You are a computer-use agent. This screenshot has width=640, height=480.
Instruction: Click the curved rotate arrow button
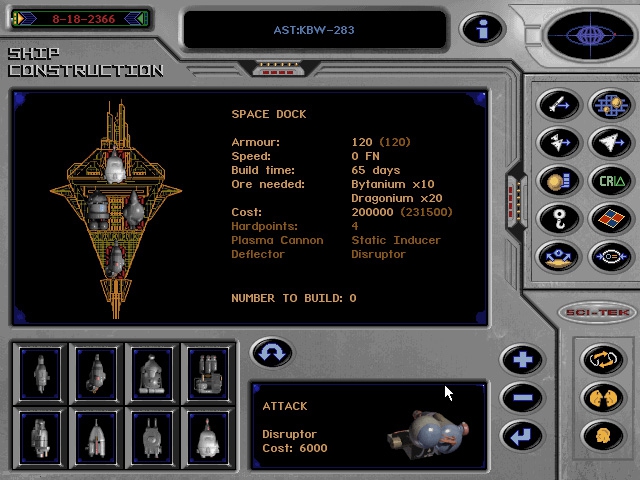tap(271, 353)
